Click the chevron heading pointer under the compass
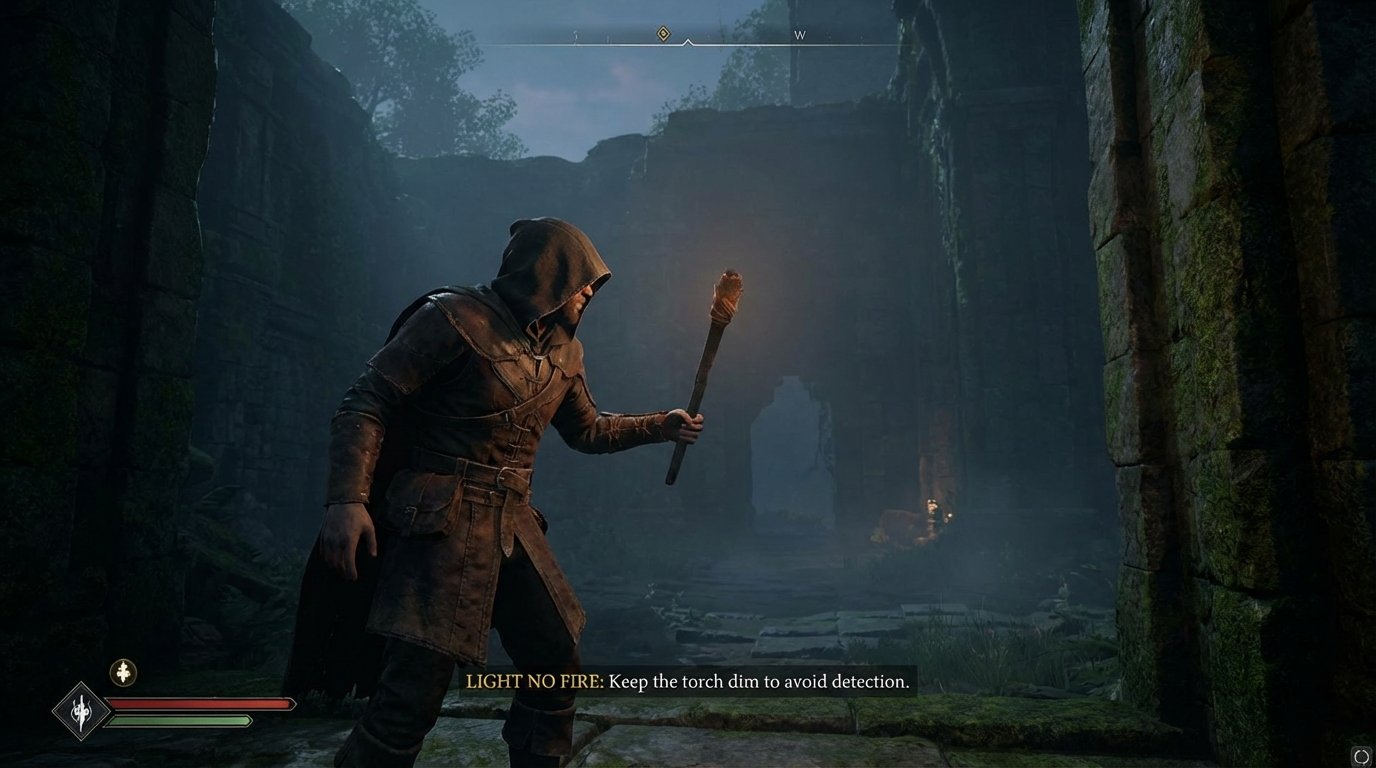The height and width of the screenshot is (768, 1376). click(687, 44)
